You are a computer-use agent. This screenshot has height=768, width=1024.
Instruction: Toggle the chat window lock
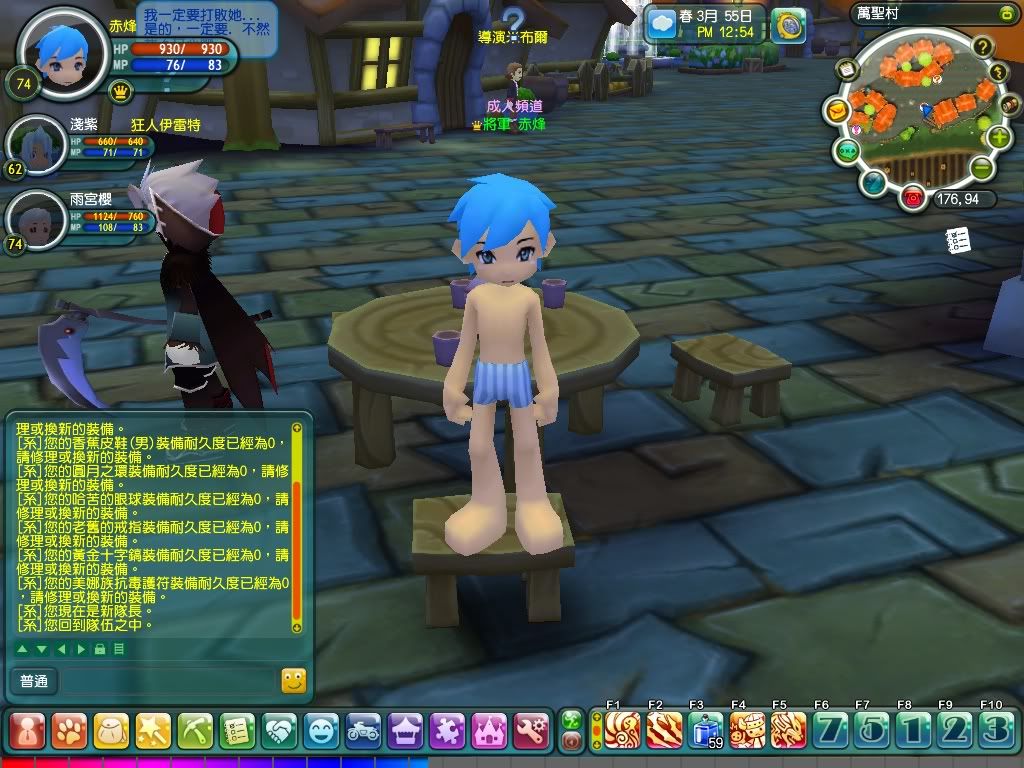click(x=100, y=649)
